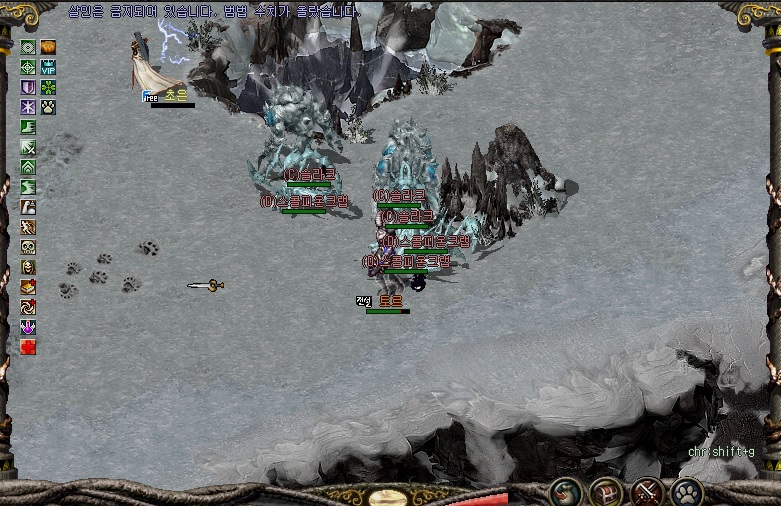Activate the red spiral swirl skill
The width and height of the screenshot is (781, 506).
[x=28, y=307]
